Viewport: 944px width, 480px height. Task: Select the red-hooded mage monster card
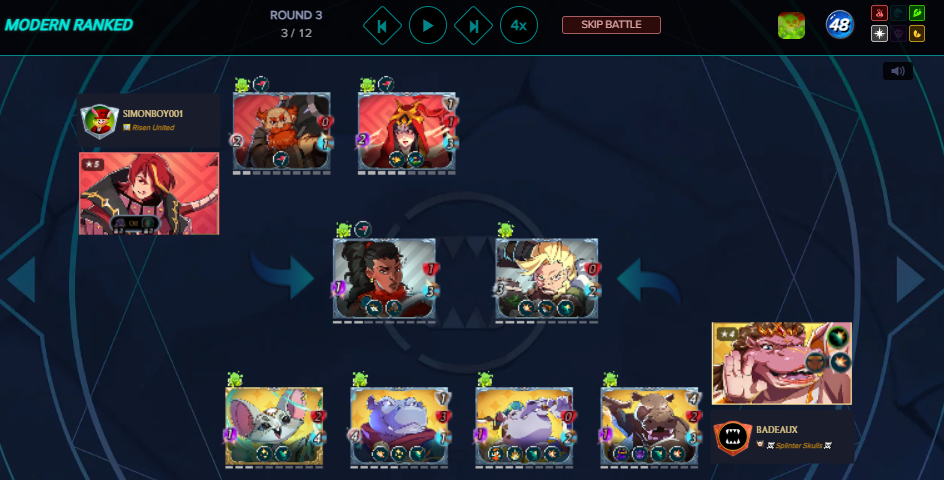(x=407, y=131)
